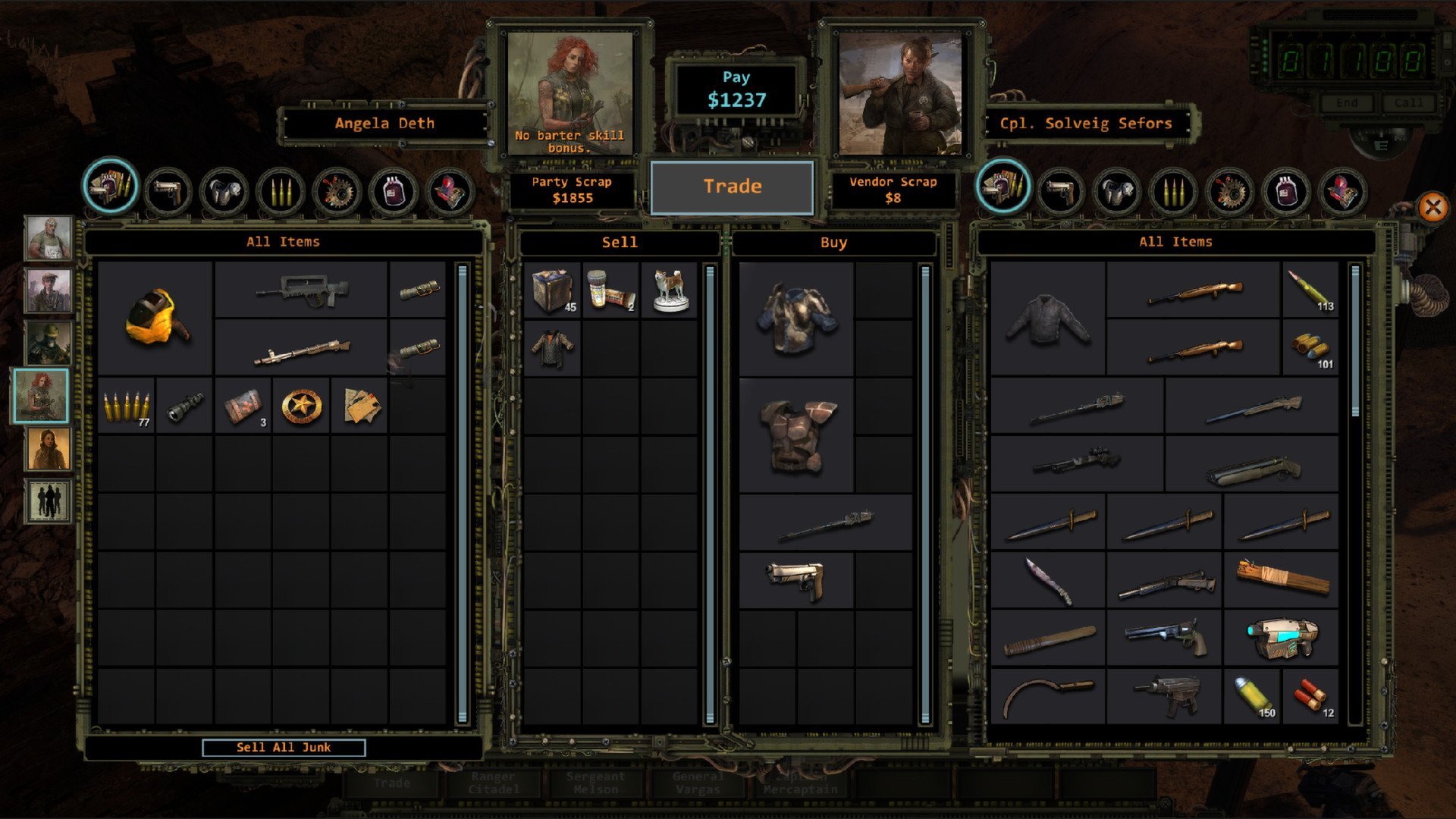
Task: Select the yellow welding helmet in inventory
Action: [x=156, y=318]
